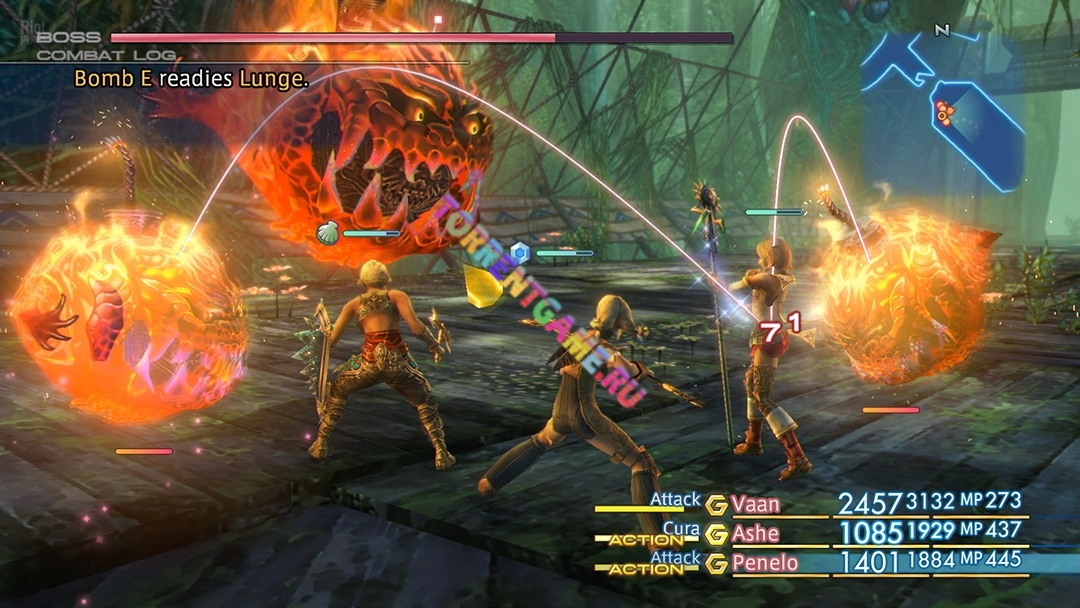Select Vaan in the party list
This screenshot has width=1080, height=608.
coord(755,504)
